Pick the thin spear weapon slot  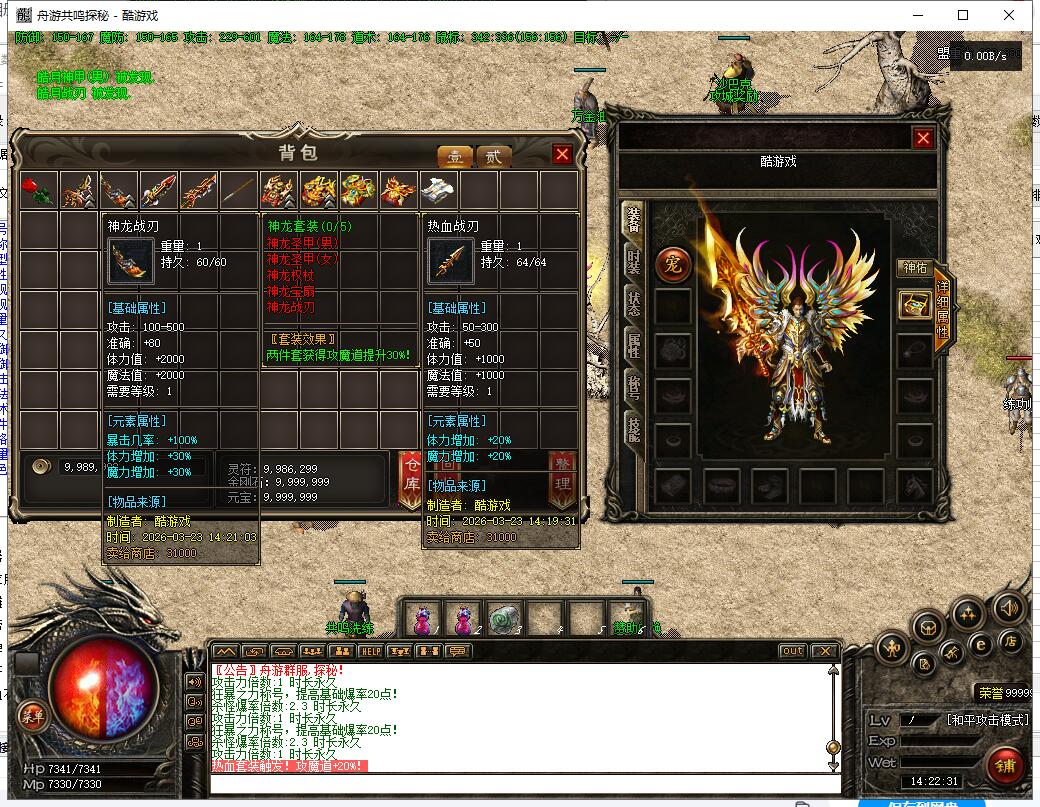point(238,190)
